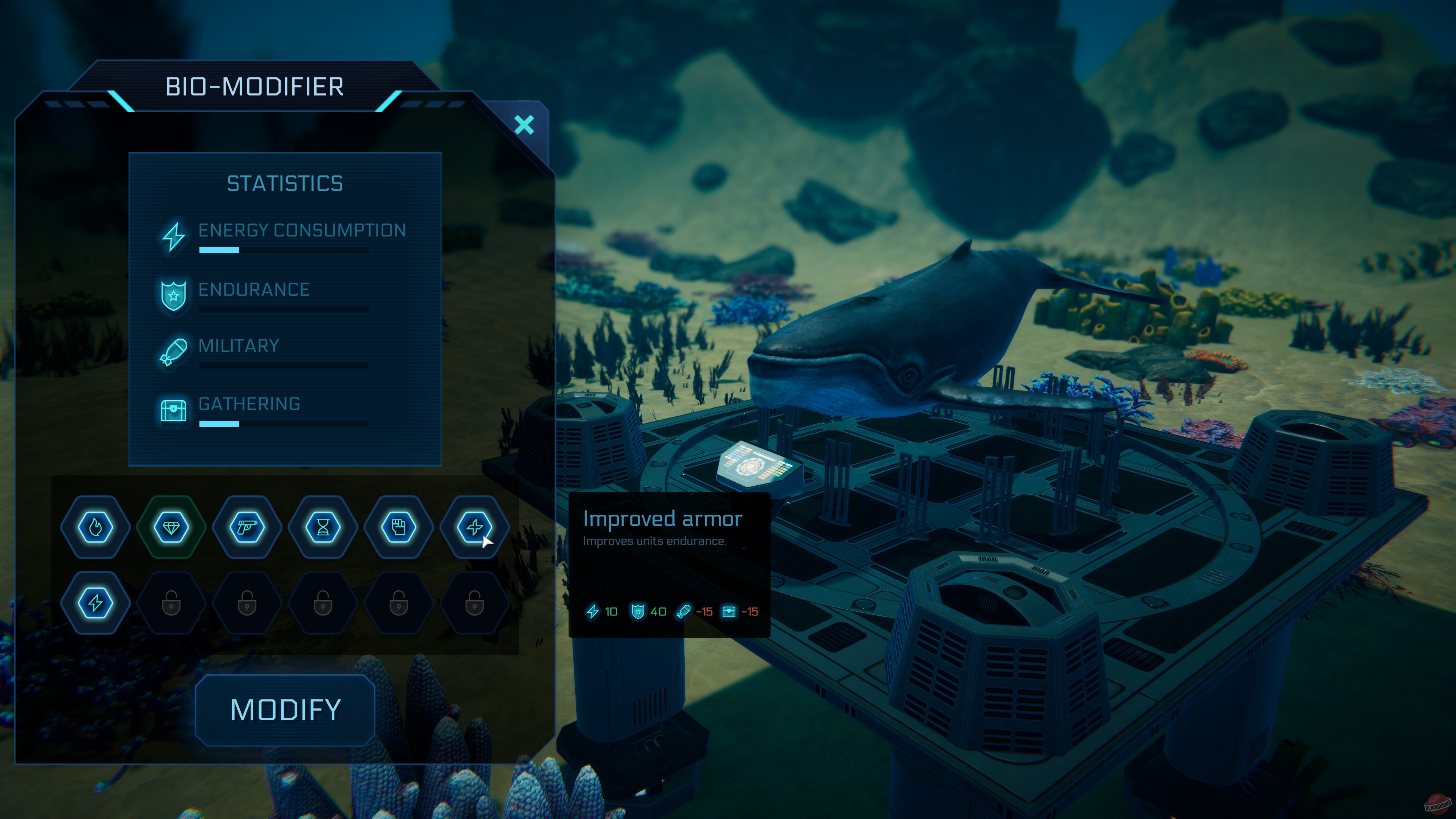This screenshot has width=1456, height=819.
Task: Choose the diamond gem modifier
Action: point(171,527)
